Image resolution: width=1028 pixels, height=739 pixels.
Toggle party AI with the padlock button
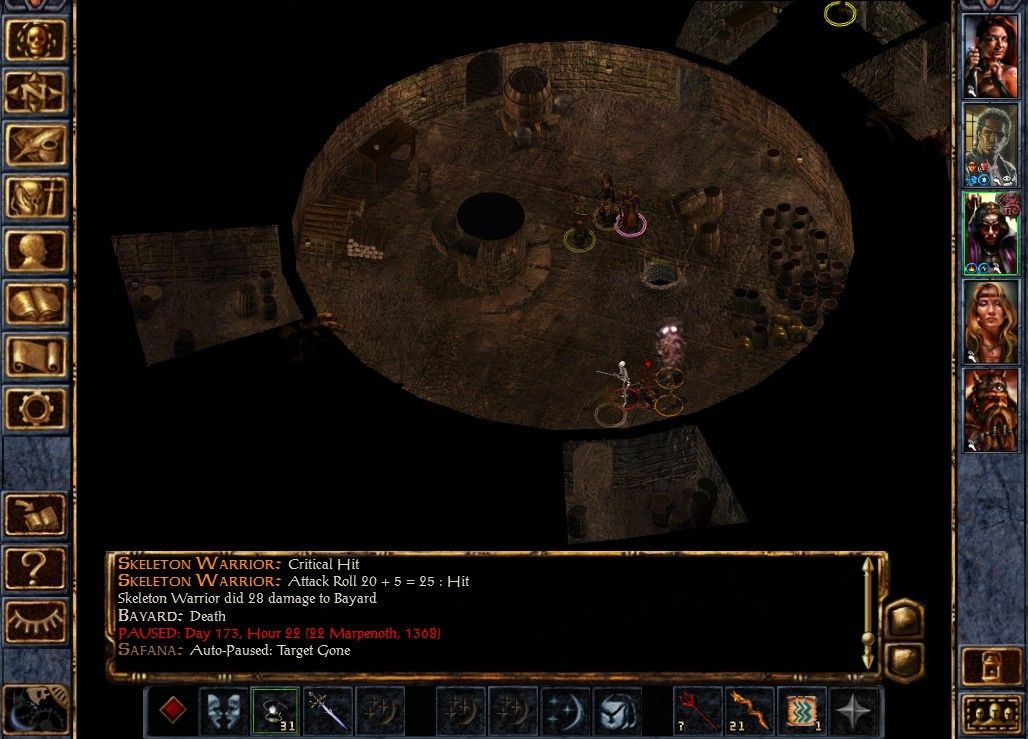[x=990, y=665]
